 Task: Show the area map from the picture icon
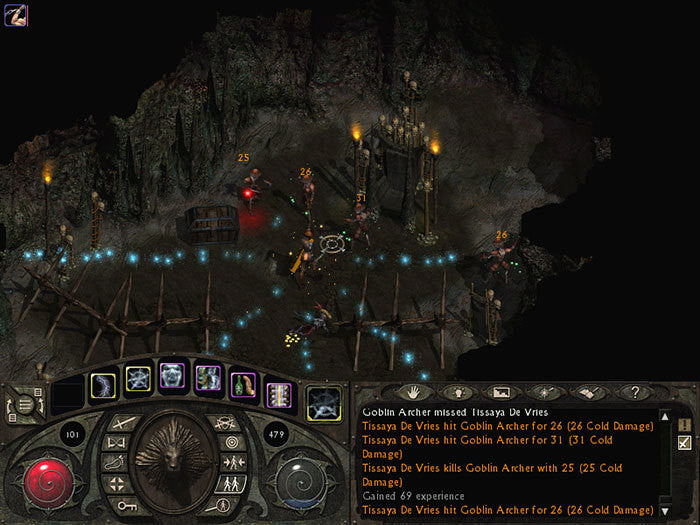501,392
